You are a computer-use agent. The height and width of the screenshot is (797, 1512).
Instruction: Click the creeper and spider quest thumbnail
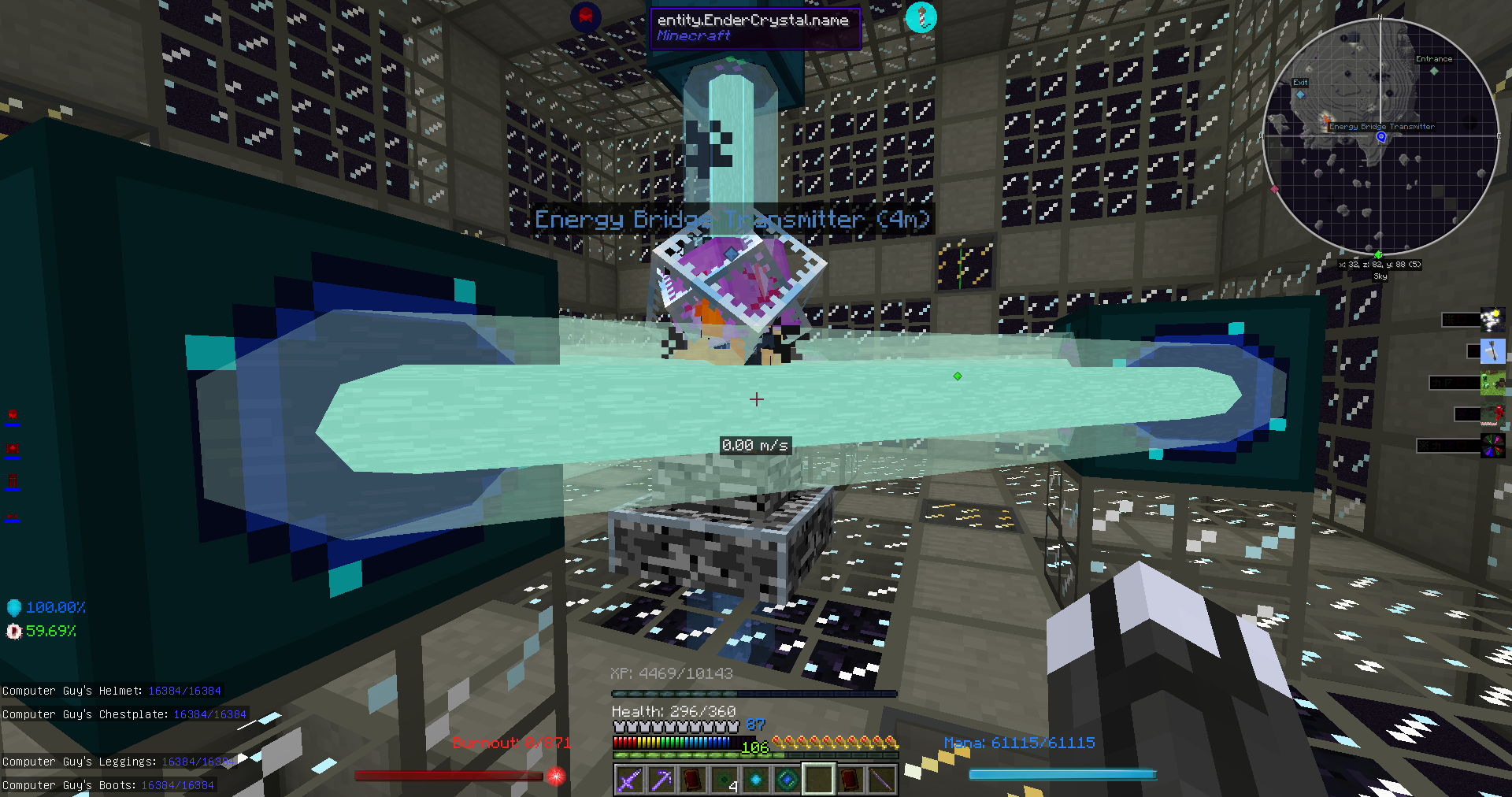(1492, 382)
